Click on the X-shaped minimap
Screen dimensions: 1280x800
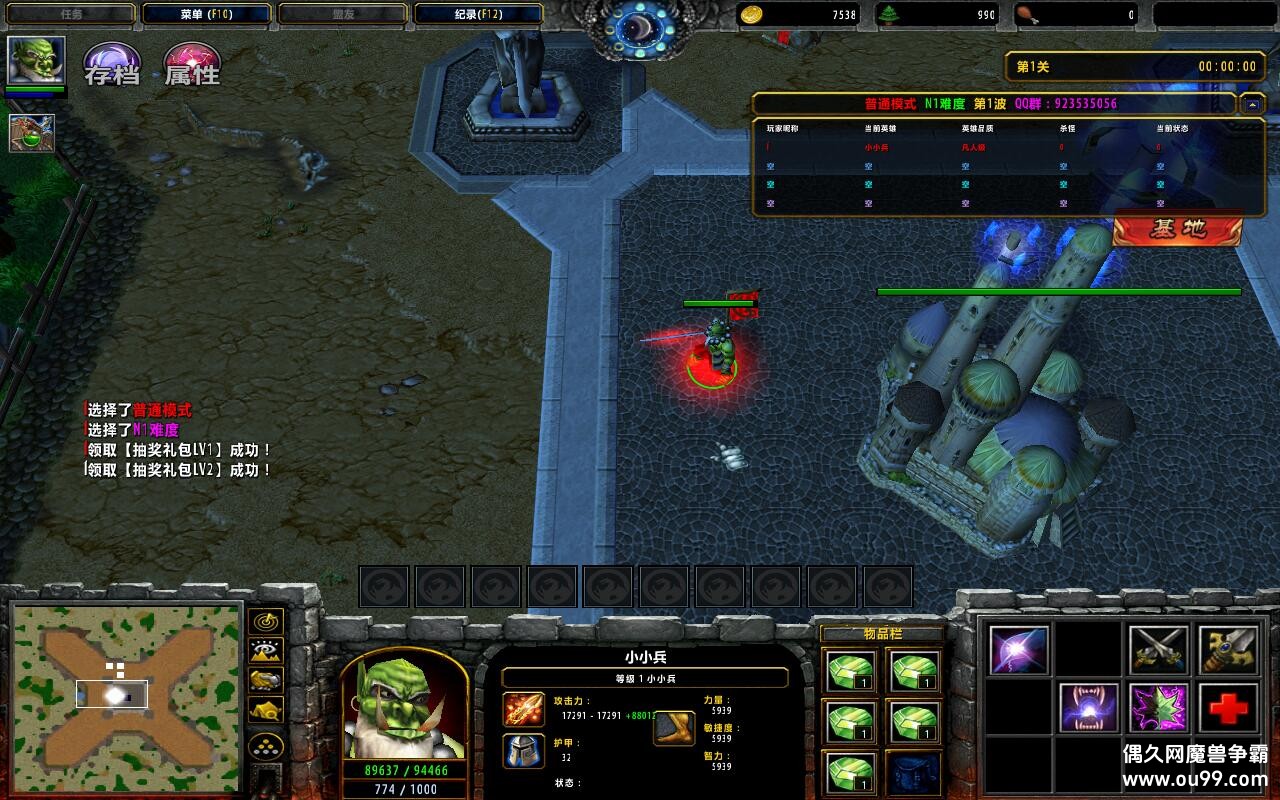coord(127,693)
